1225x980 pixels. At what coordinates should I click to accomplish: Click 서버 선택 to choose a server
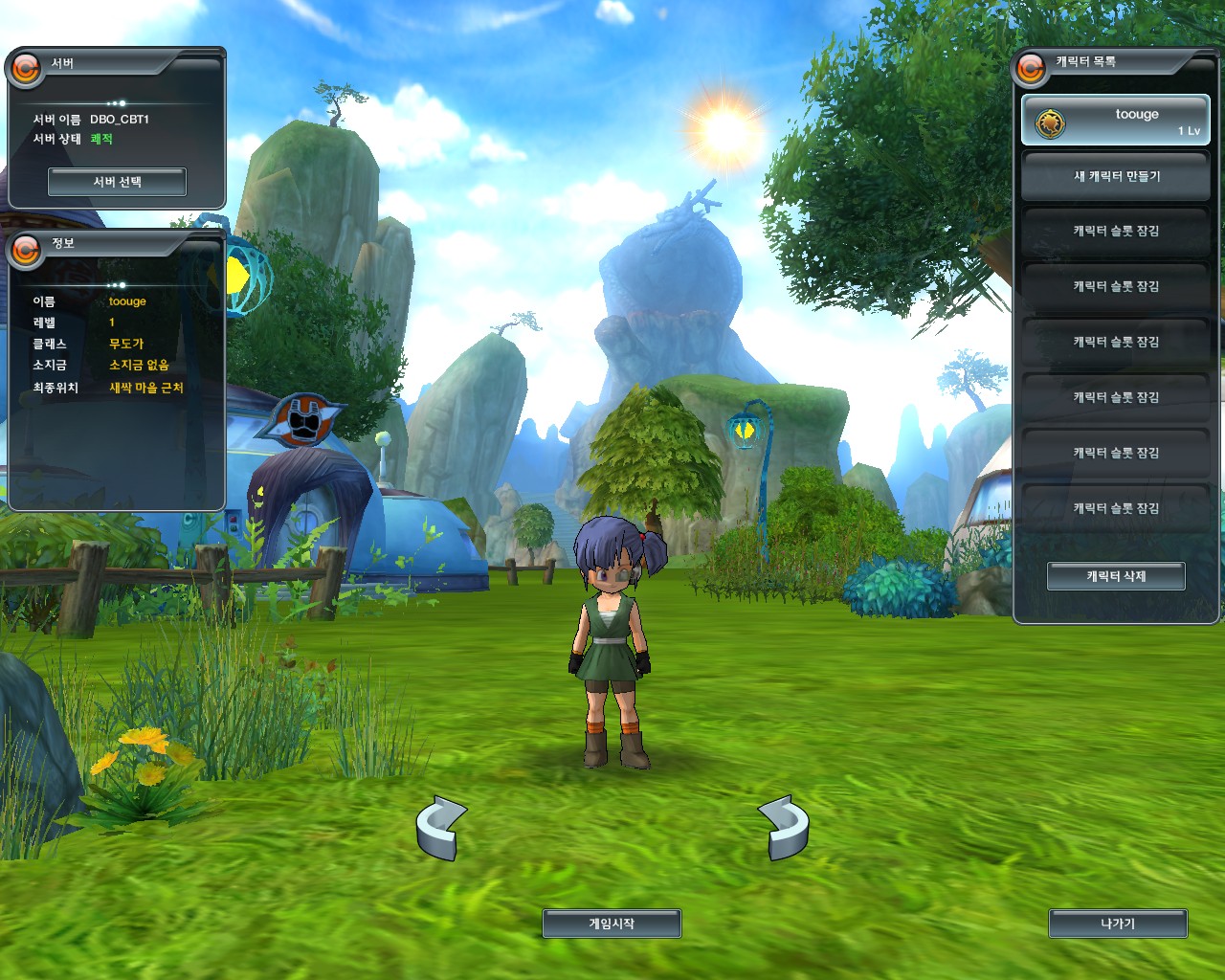(117, 182)
